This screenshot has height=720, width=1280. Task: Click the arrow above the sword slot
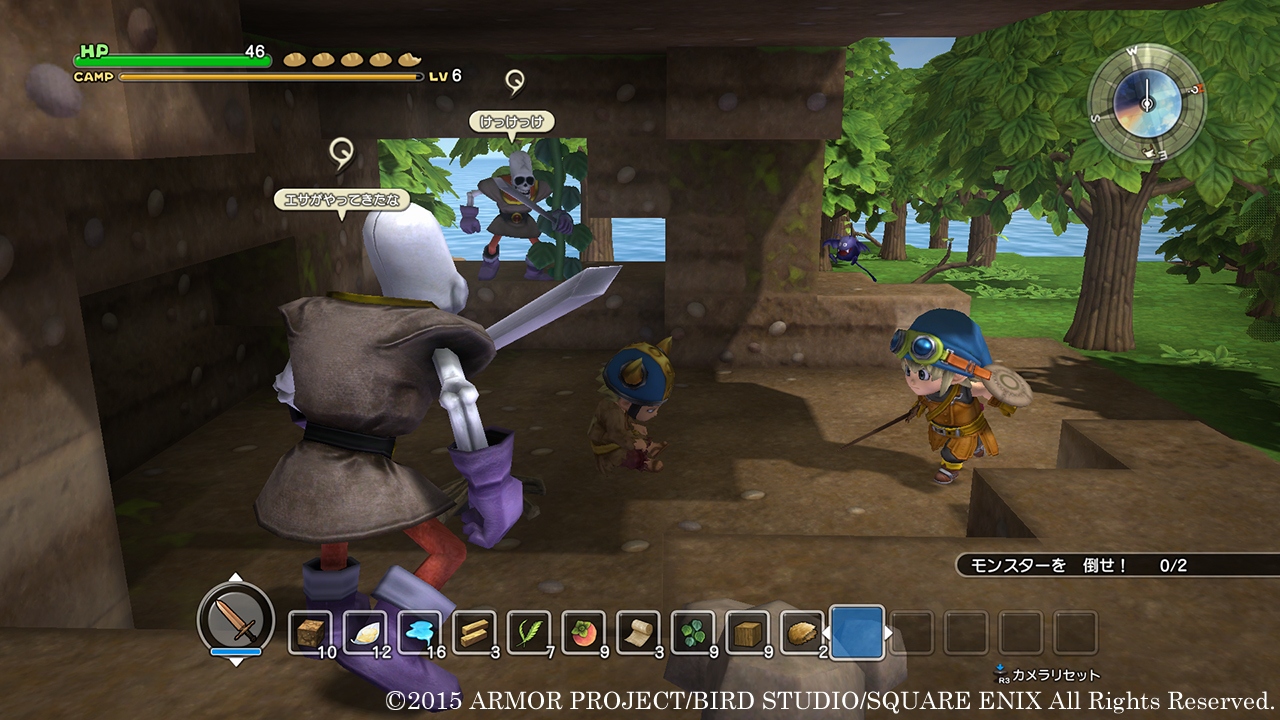click(237, 574)
